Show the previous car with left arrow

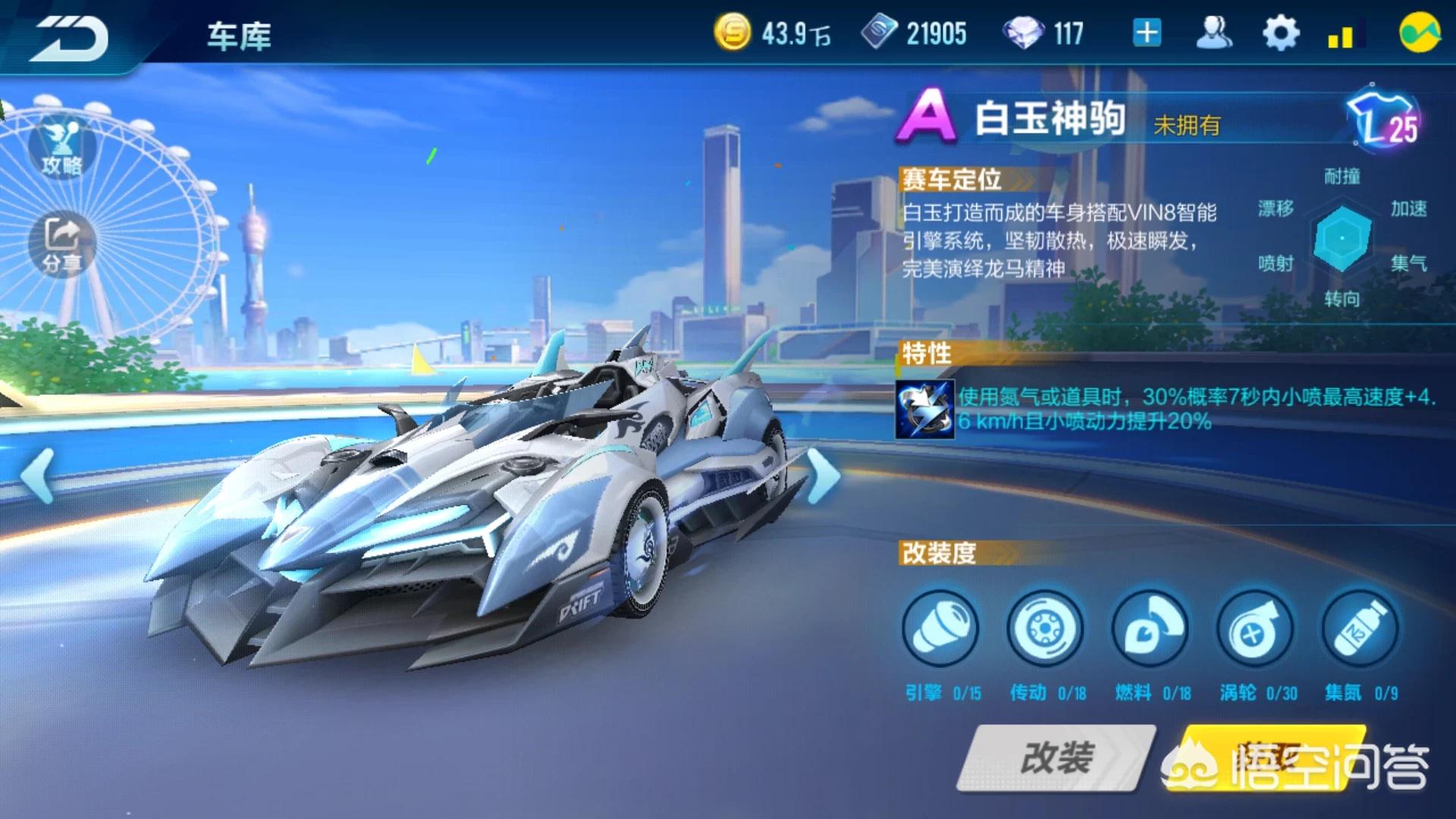point(38,475)
